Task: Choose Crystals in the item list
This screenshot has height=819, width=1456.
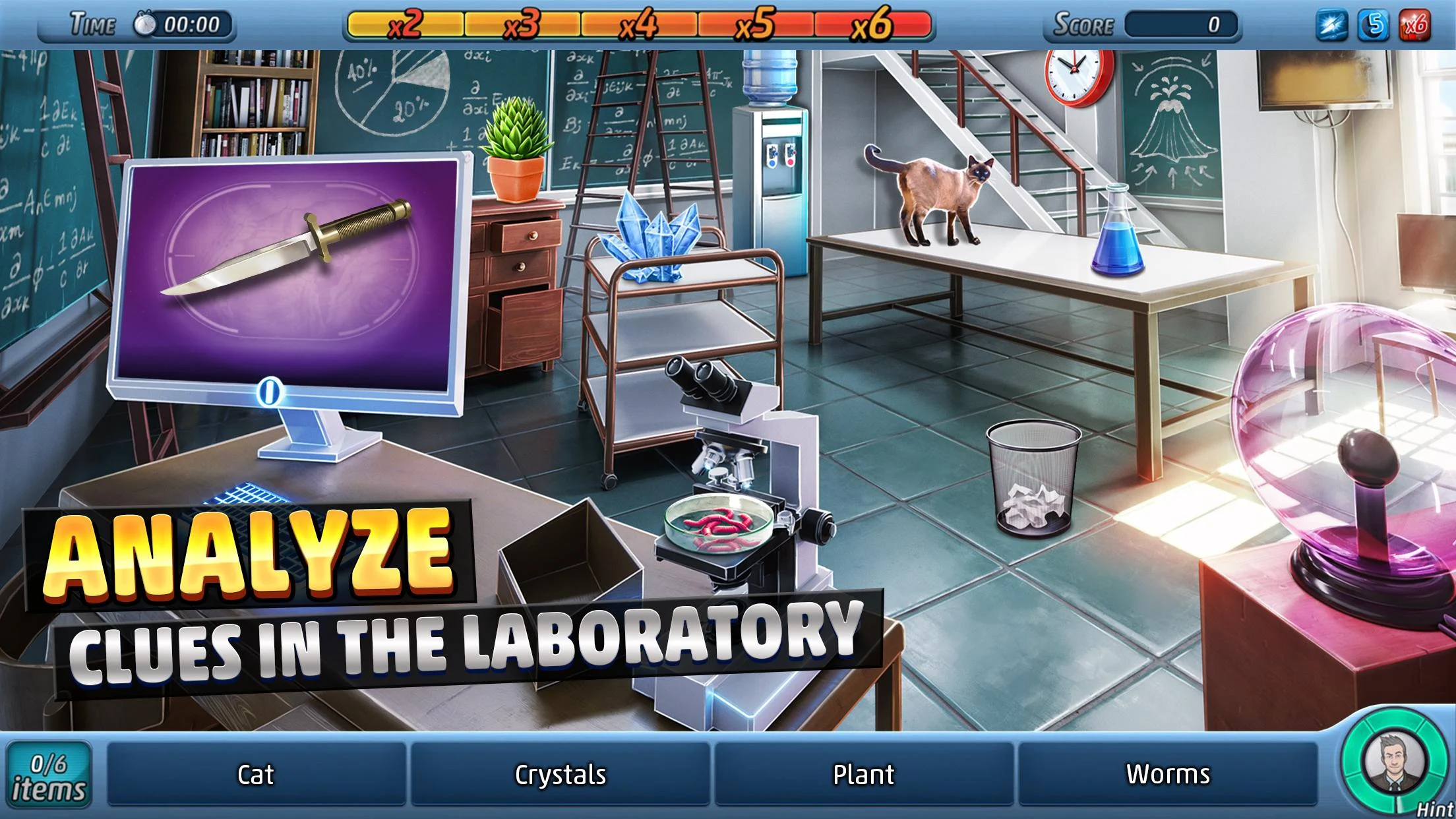Action: point(561,774)
